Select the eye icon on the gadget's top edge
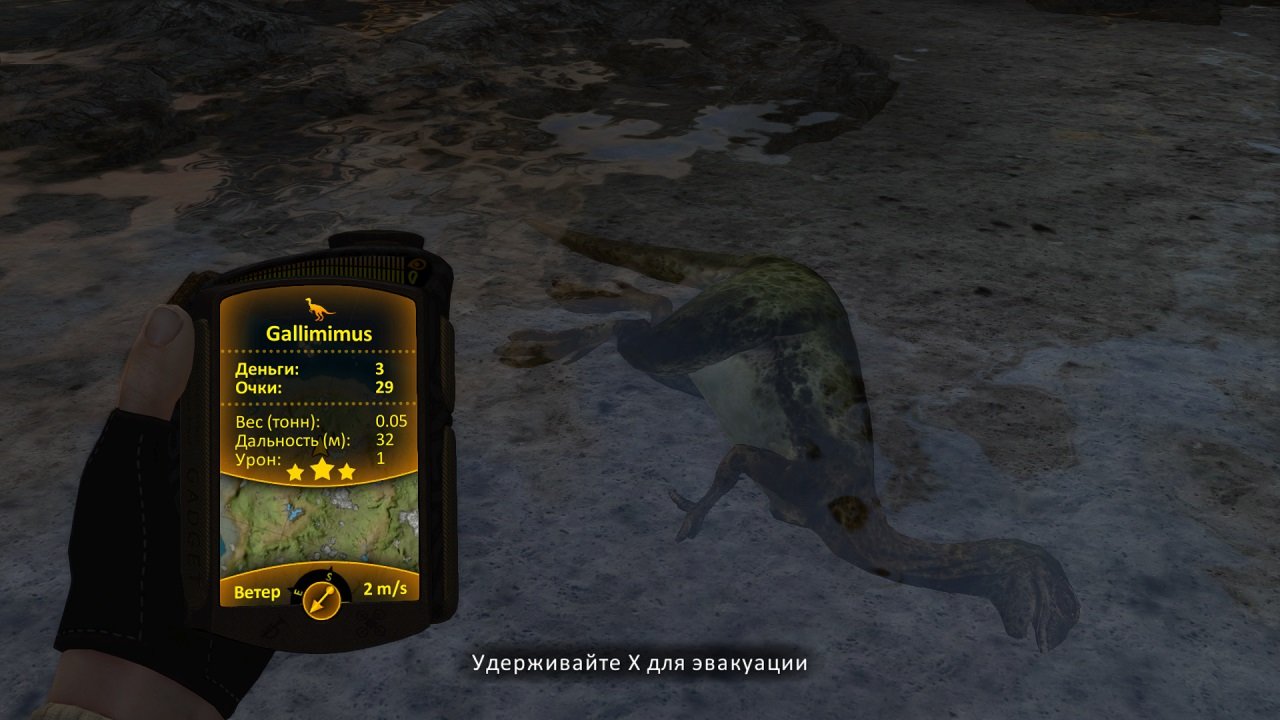Screen dimensions: 1280x720 click(x=416, y=264)
